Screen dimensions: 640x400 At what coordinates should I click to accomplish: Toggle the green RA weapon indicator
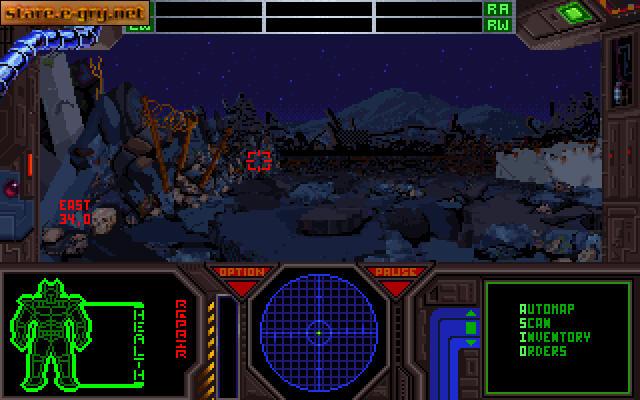pyautogui.click(x=496, y=8)
